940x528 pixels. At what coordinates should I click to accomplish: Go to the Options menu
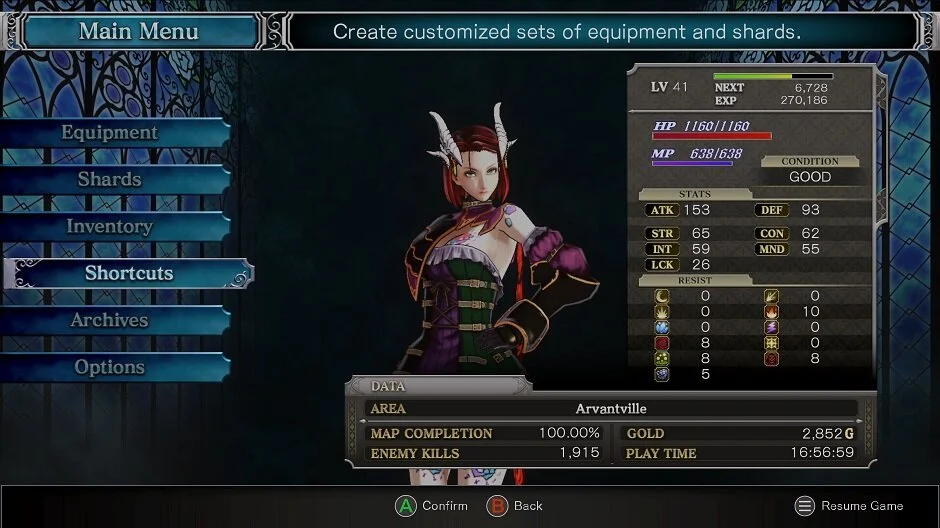pyautogui.click(x=110, y=368)
